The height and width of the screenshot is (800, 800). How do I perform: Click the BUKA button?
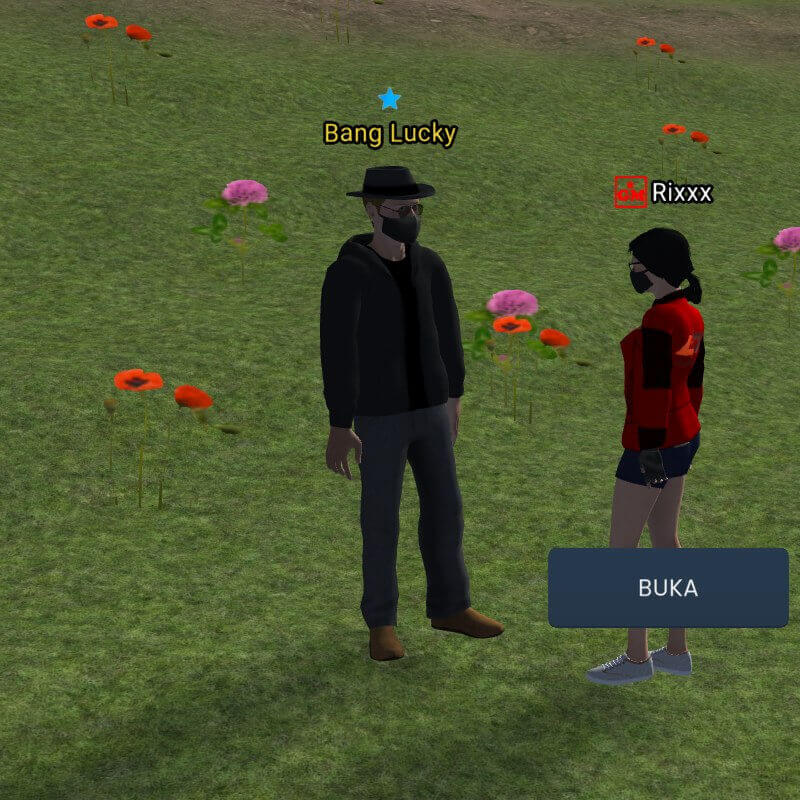click(668, 588)
